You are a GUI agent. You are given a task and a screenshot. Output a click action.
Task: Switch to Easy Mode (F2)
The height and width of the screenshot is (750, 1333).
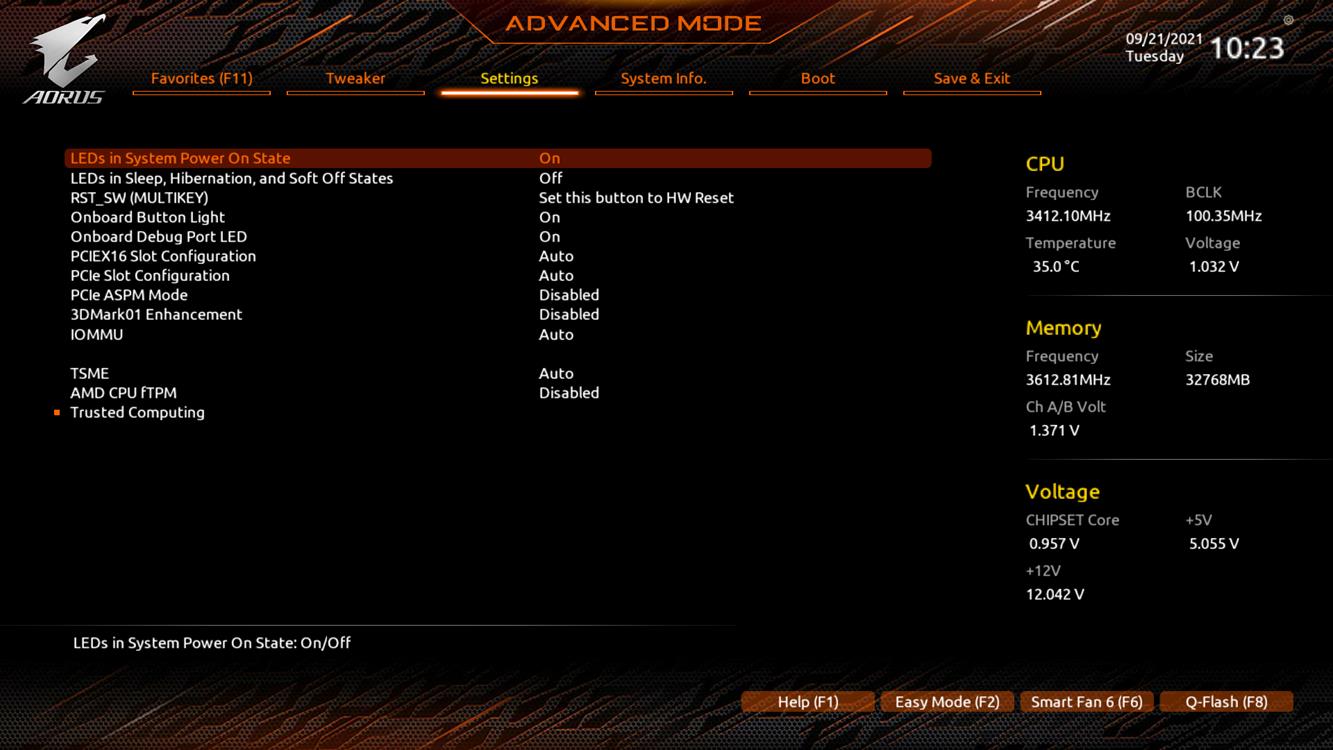[x=947, y=702]
